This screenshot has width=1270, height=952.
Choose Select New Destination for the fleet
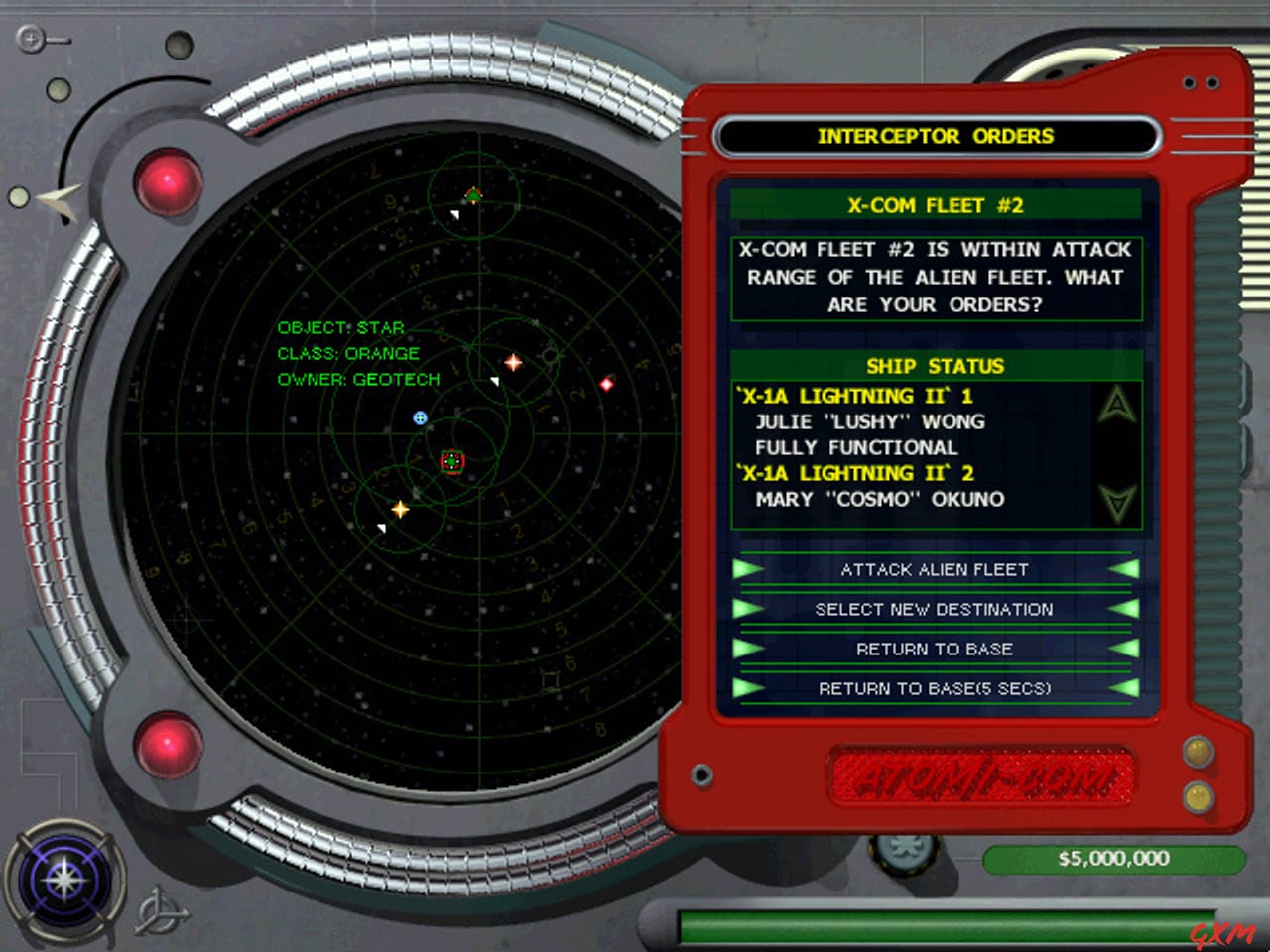934,609
